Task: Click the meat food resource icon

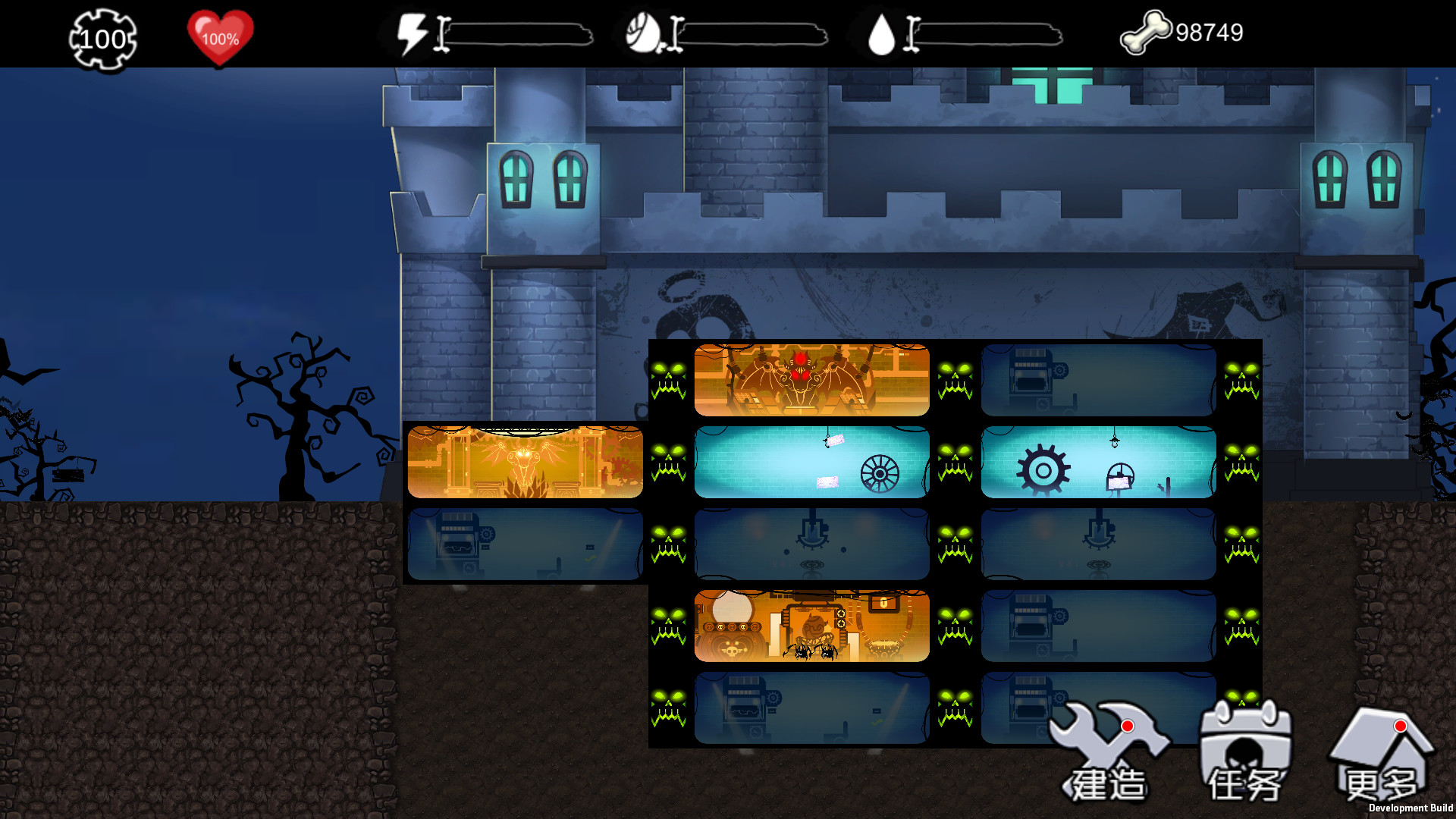Action: 644,32
